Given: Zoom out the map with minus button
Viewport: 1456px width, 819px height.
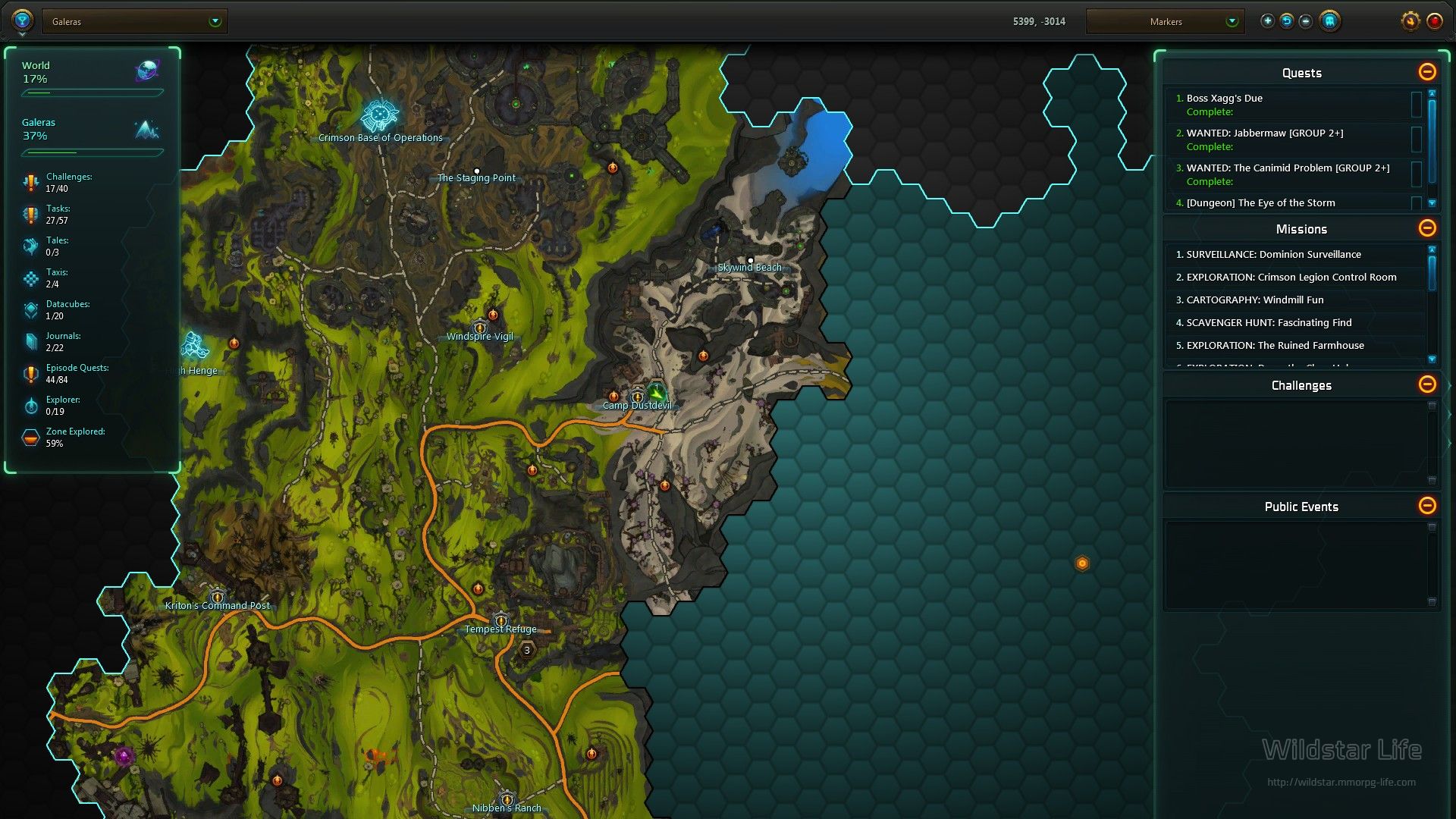Looking at the screenshot, I should pos(1305,21).
